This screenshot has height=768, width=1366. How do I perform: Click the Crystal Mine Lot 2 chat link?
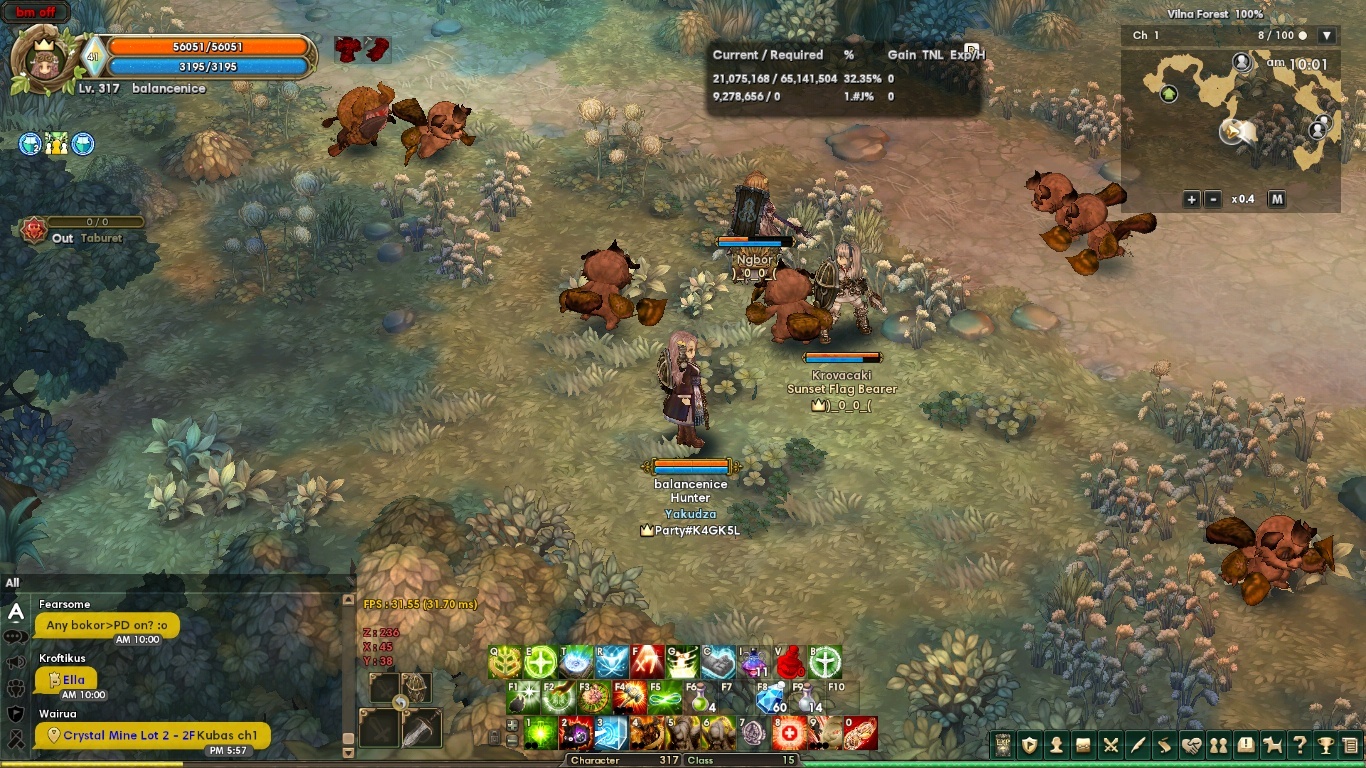160,735
